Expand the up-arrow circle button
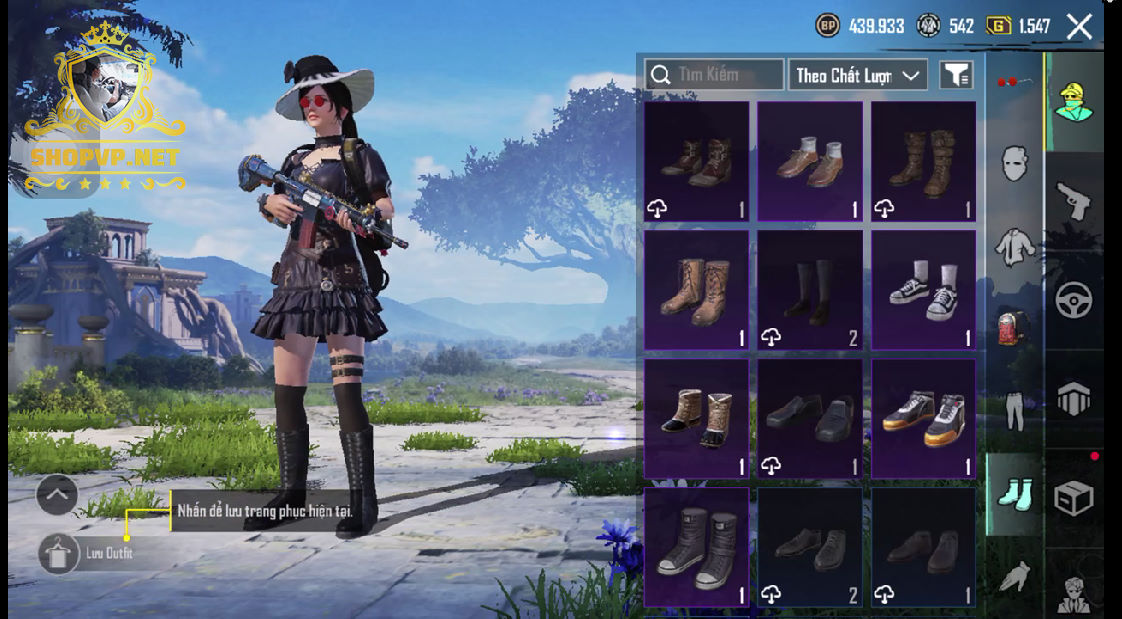Screen dimensions: 1122x619 point(57,494)
